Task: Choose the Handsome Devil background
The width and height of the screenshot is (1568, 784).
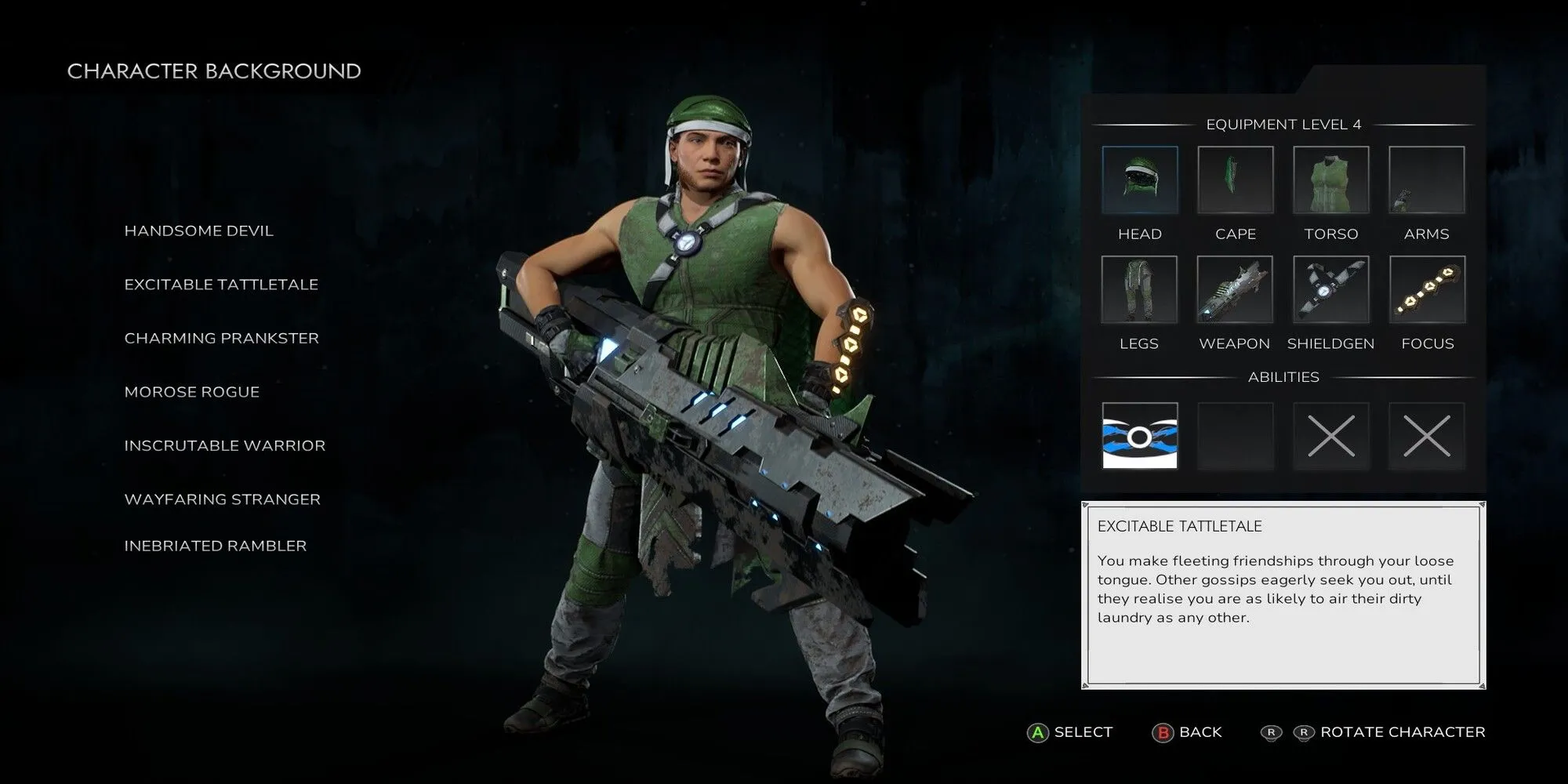Action: pos(198,230)
